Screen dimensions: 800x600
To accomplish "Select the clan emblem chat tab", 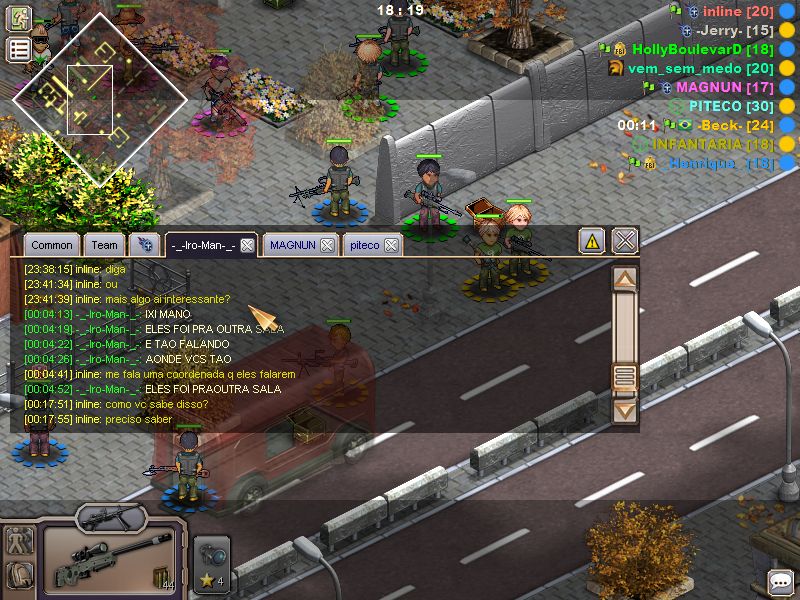I will pyautogui.click(x=146, y=245).
